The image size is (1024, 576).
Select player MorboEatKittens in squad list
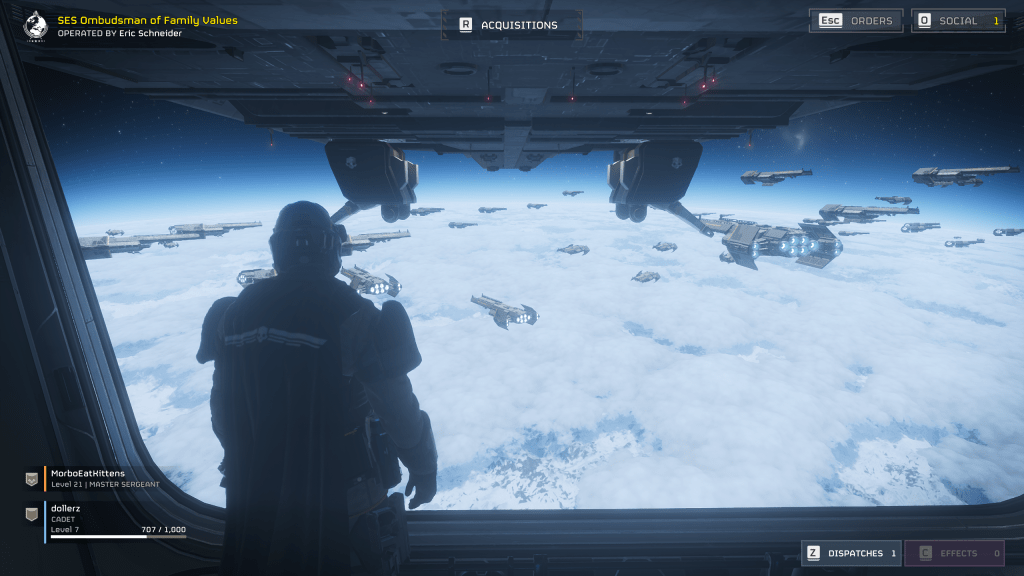click(x=100, y=477)
